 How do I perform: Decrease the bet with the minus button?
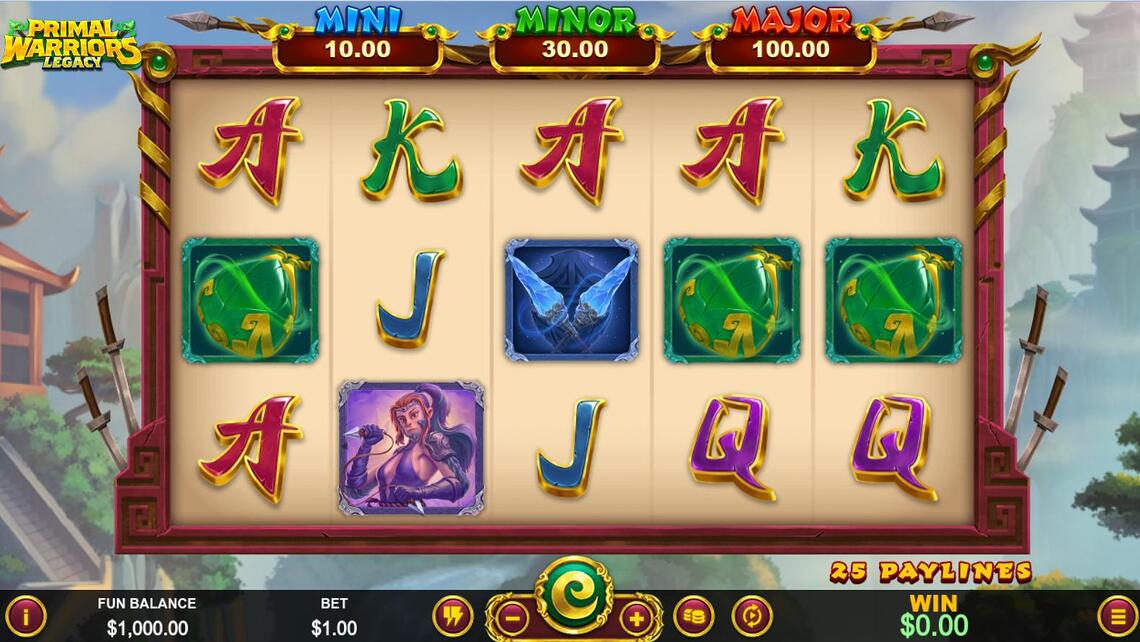pyautogui.click(x=510, y=616)
